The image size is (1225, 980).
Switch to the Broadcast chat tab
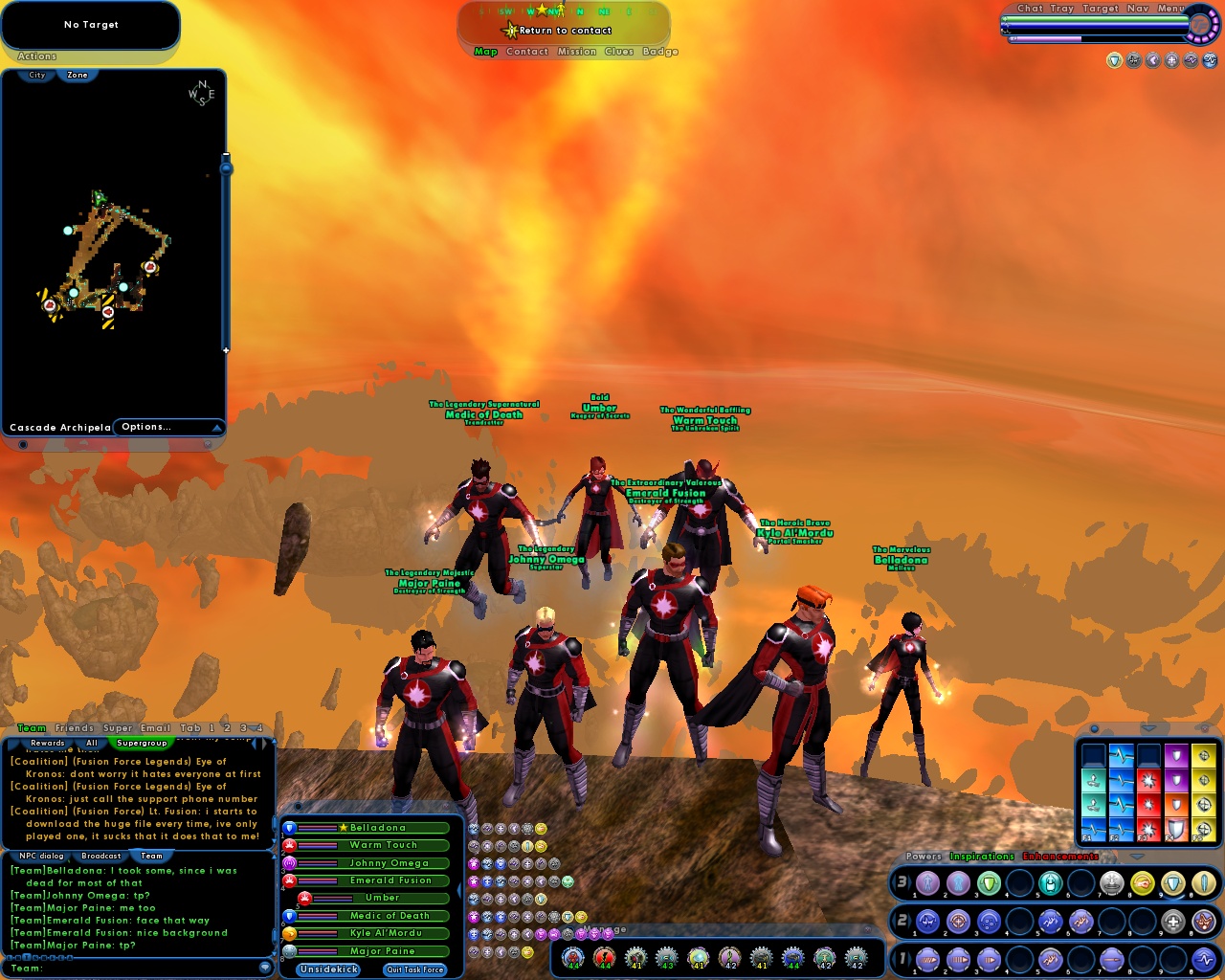pos(100,856)
